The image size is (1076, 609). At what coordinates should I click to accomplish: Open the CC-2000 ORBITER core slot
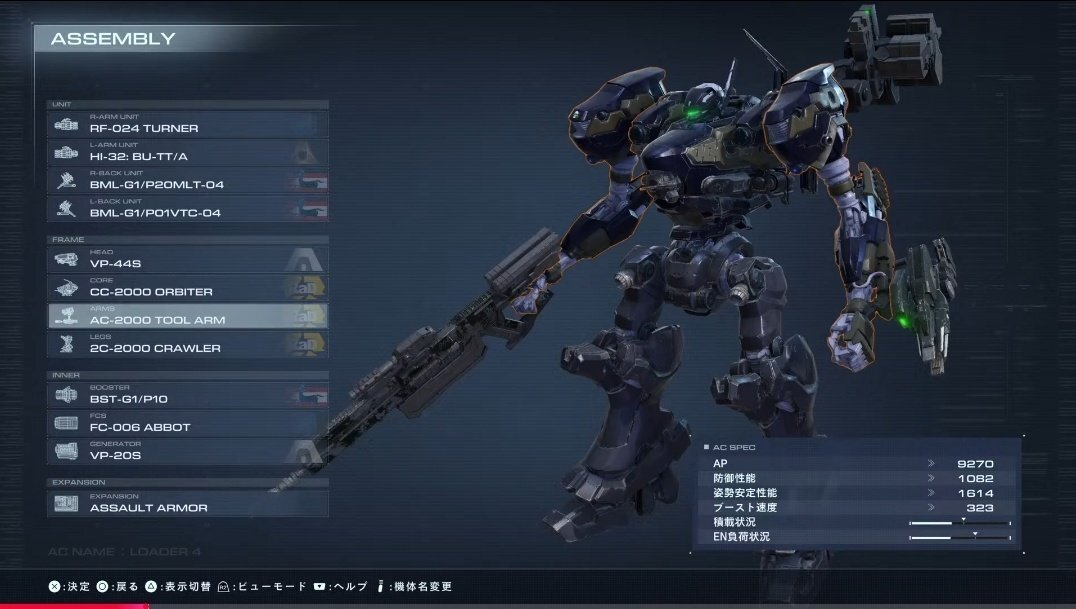(x=188, y=287)
